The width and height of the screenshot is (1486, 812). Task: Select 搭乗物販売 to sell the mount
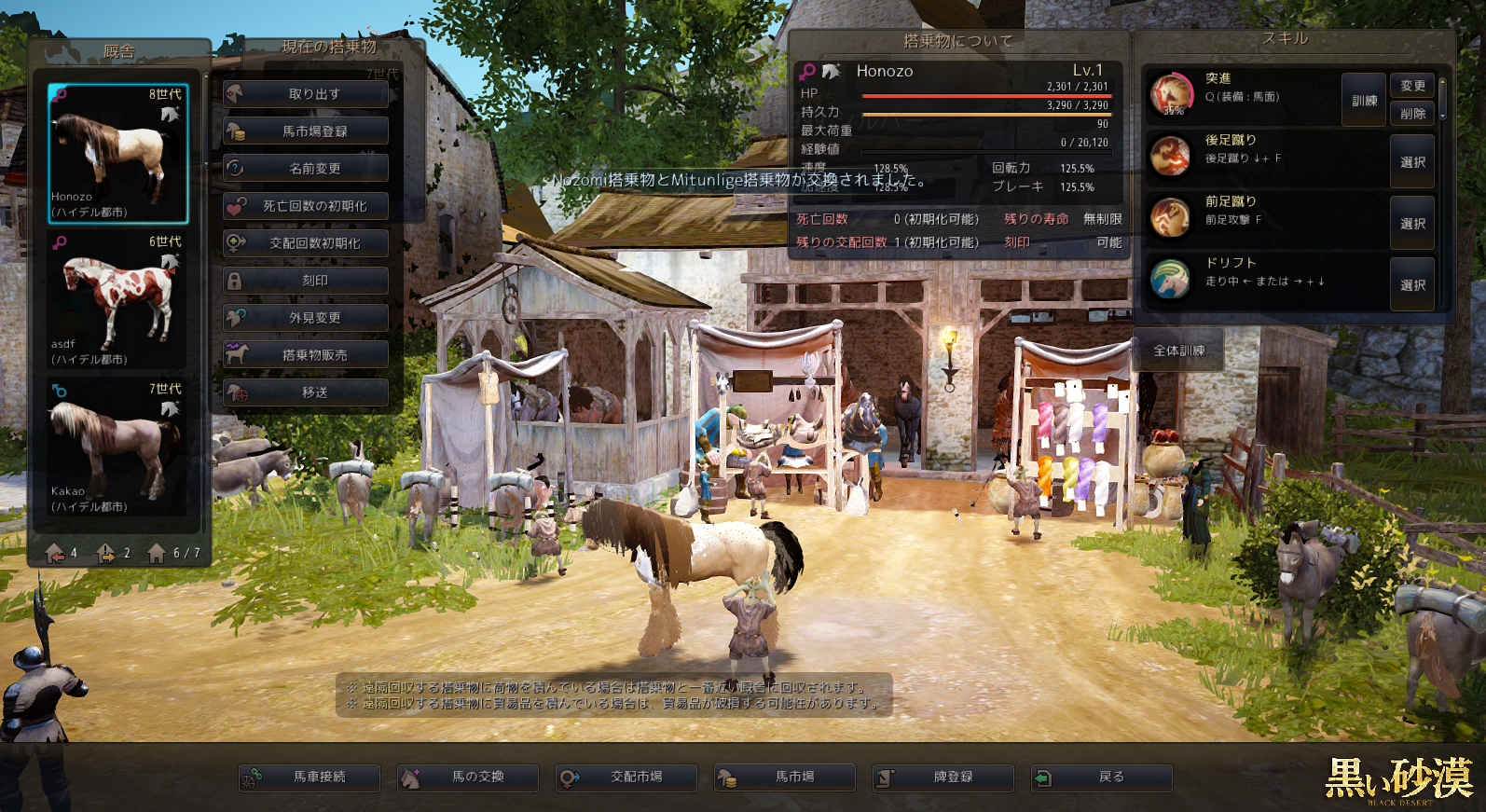click(306, 355)
